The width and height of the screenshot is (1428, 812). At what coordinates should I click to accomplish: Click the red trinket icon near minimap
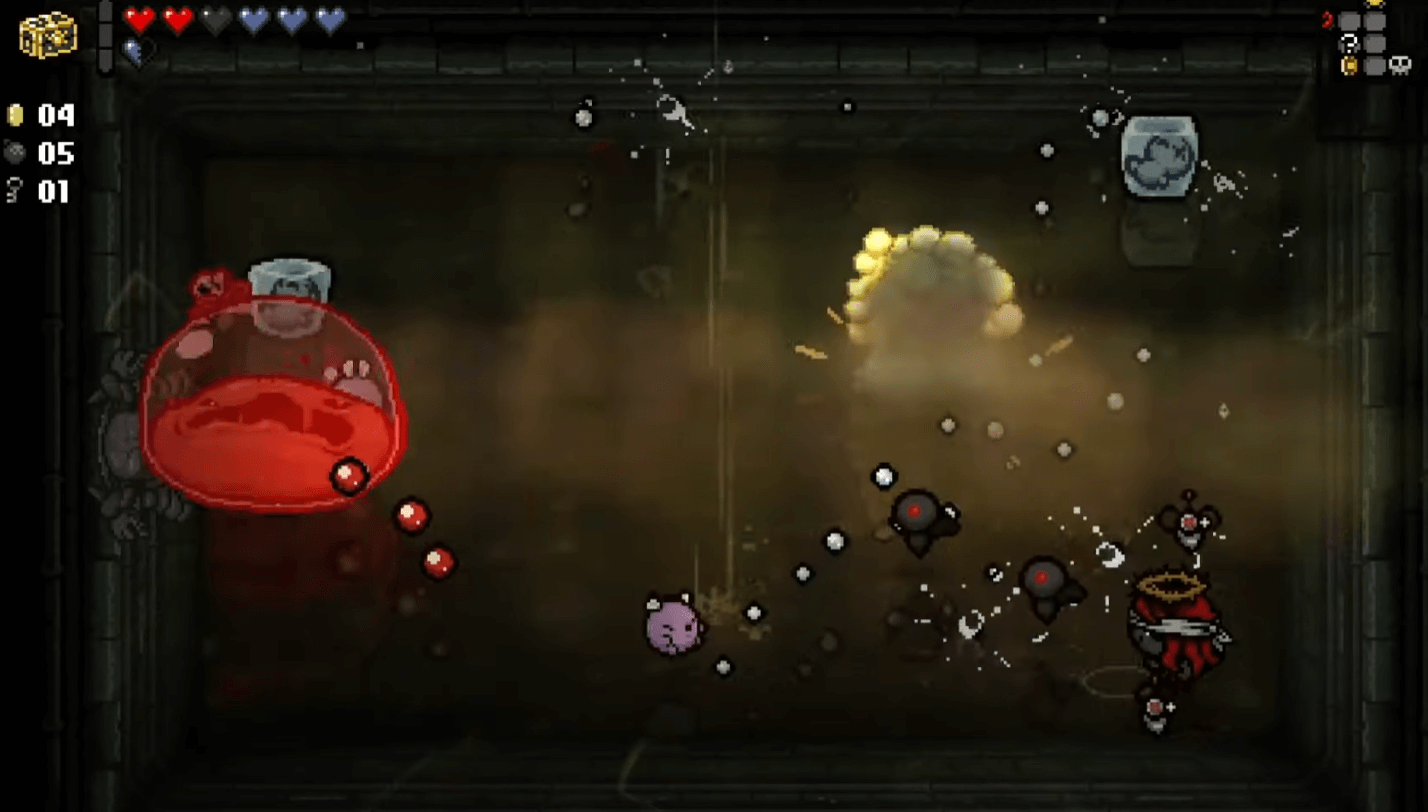[x=1327, y=19]
